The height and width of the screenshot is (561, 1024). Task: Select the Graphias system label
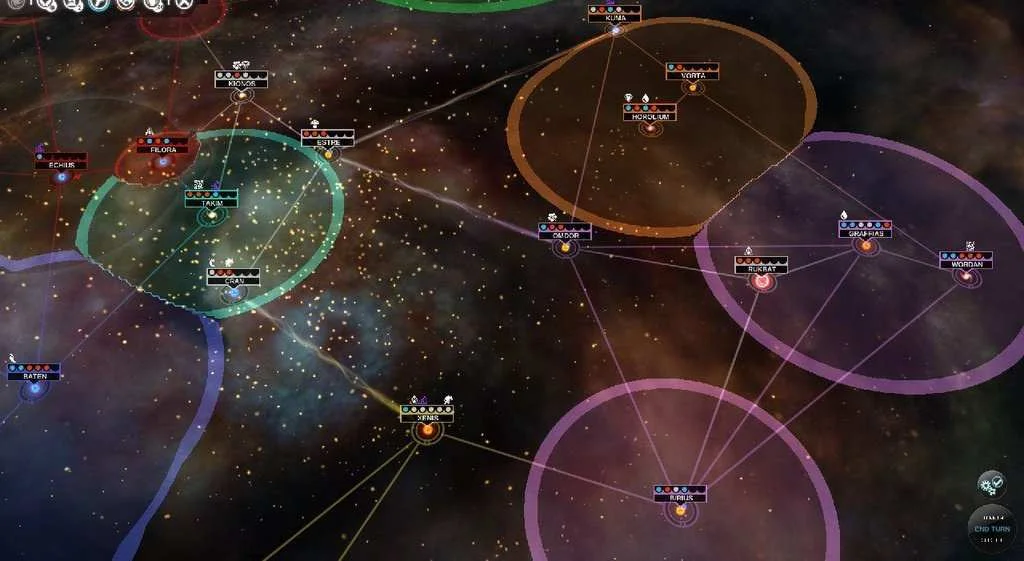(x=865, y=234)
